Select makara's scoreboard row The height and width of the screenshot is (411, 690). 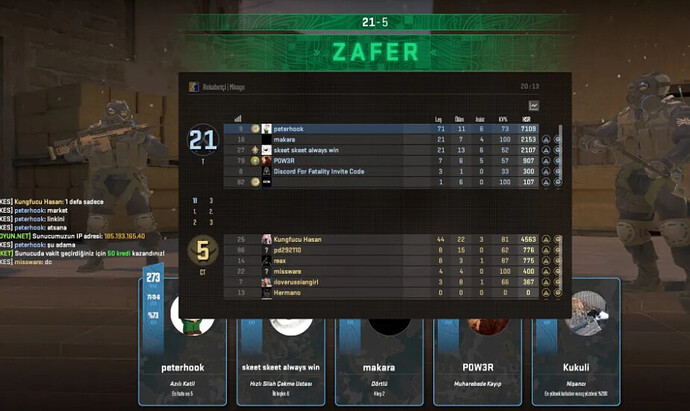pyautogui.click(x=390, y=140)
